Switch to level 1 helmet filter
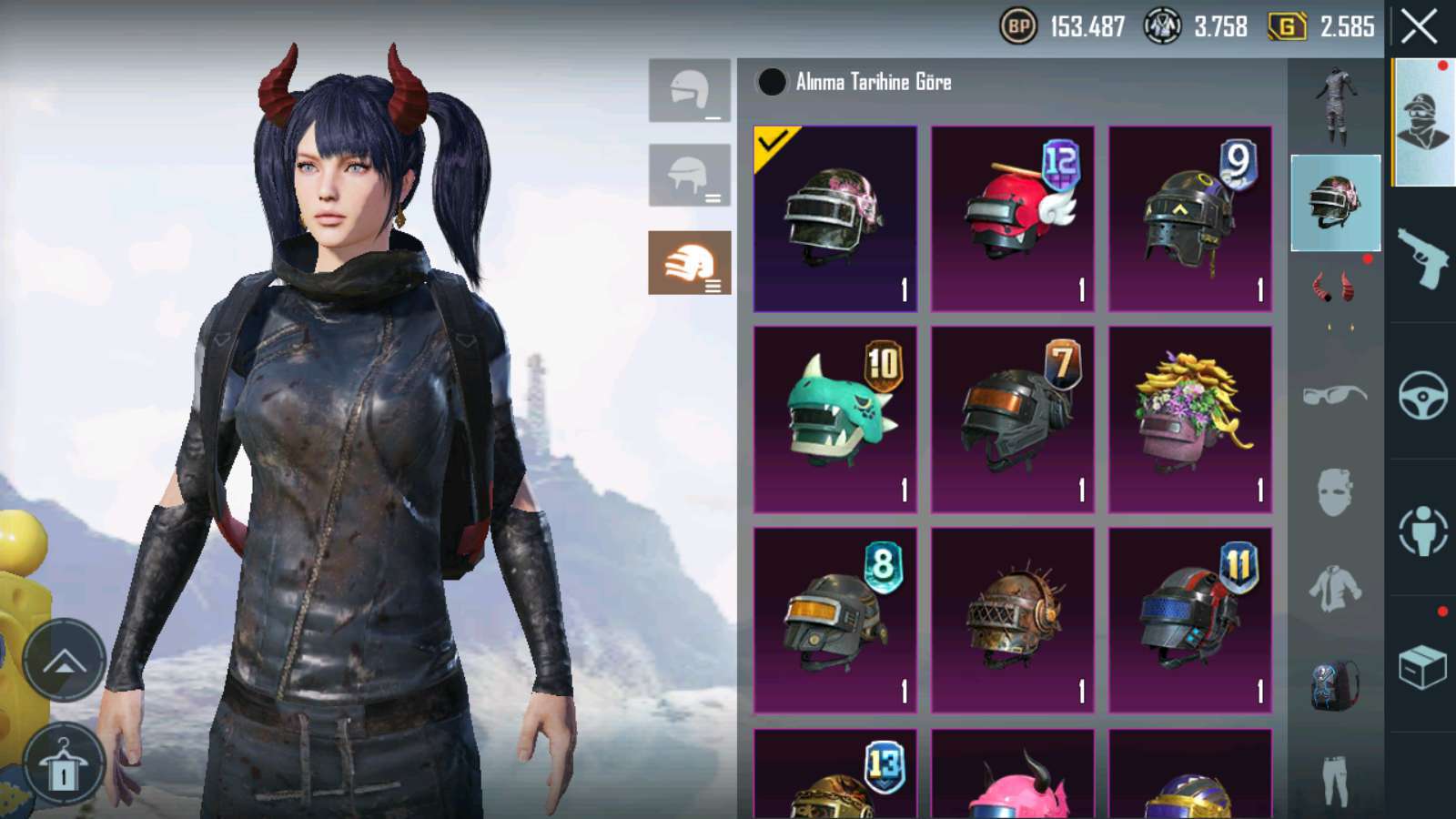This screenshot has width=1456, height=819. tap(689, 90)
